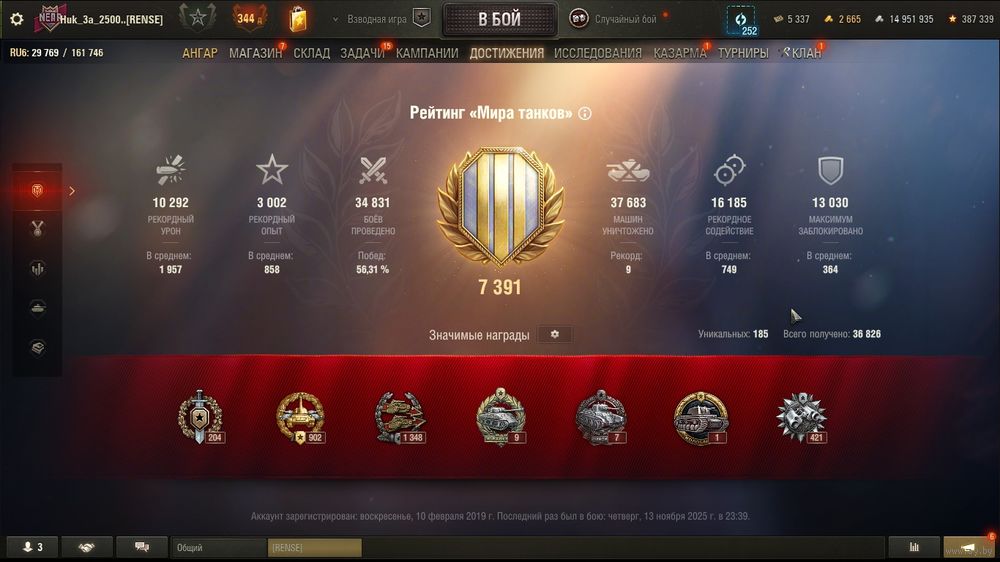
Task: Show info about Рейтинг «Мира танков»
Action: pyautogui.click(x=585, y=114)
